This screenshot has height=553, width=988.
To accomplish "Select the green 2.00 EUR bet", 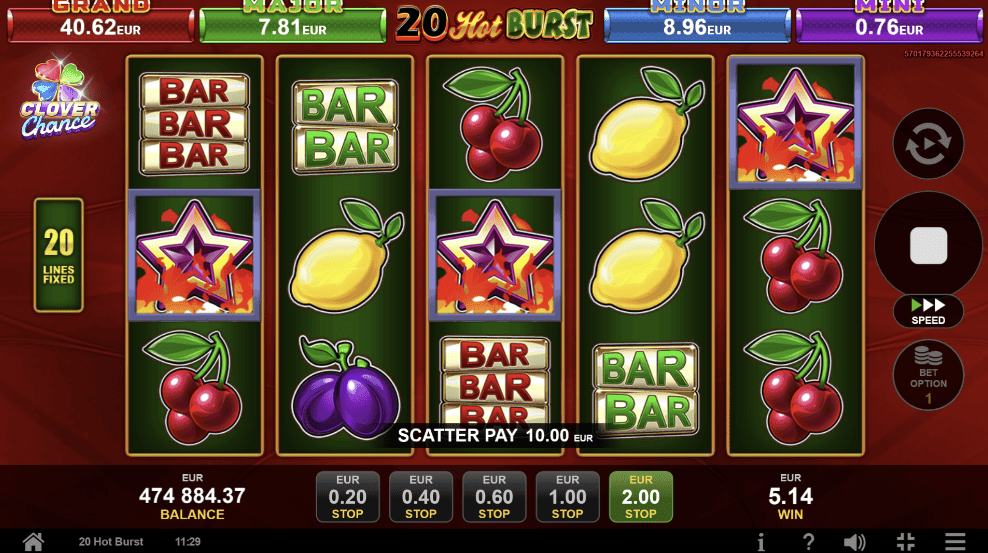I will [641, 497].
